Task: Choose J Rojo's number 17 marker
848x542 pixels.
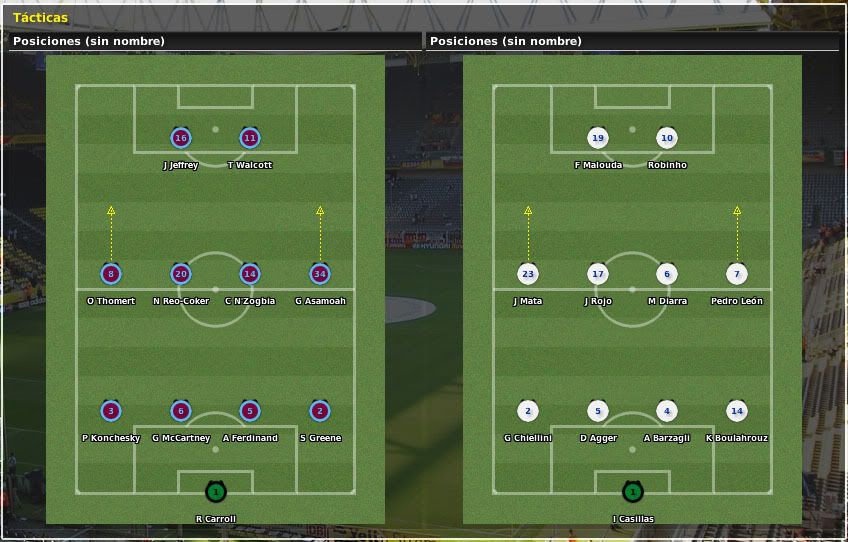Action: (x=598, y=274)
